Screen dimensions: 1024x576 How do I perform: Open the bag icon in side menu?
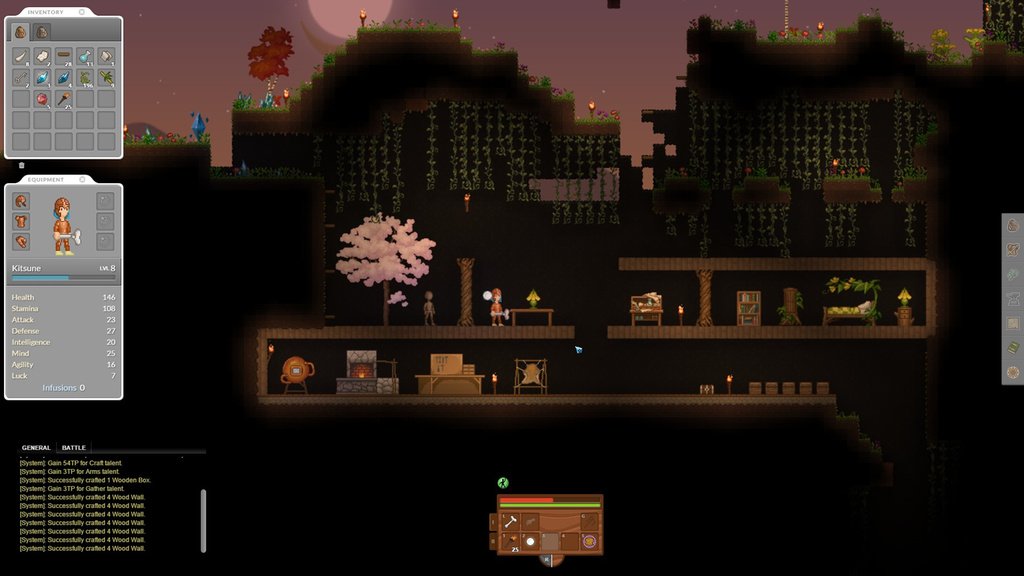[x=1013, y=225]
